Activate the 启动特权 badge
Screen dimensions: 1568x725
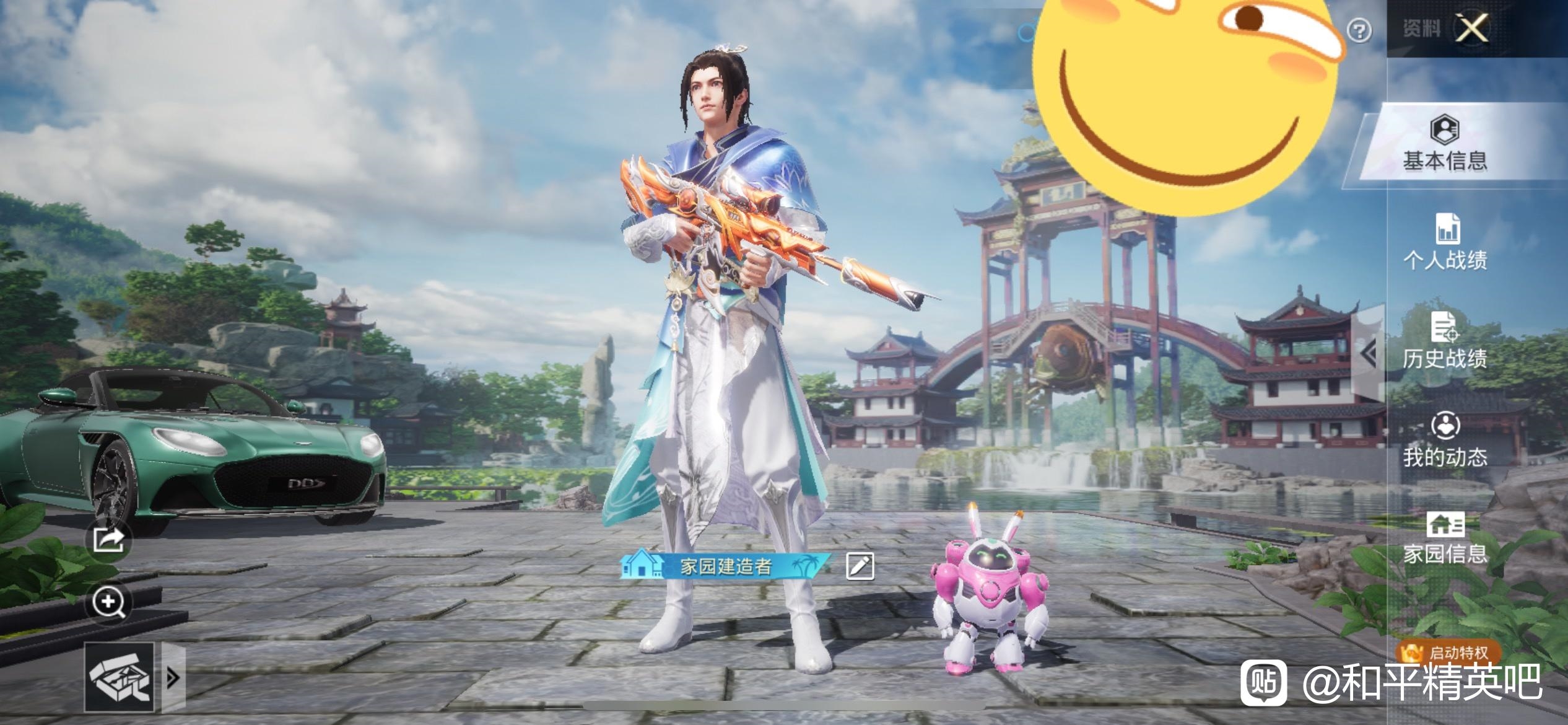pos(1448,653)
